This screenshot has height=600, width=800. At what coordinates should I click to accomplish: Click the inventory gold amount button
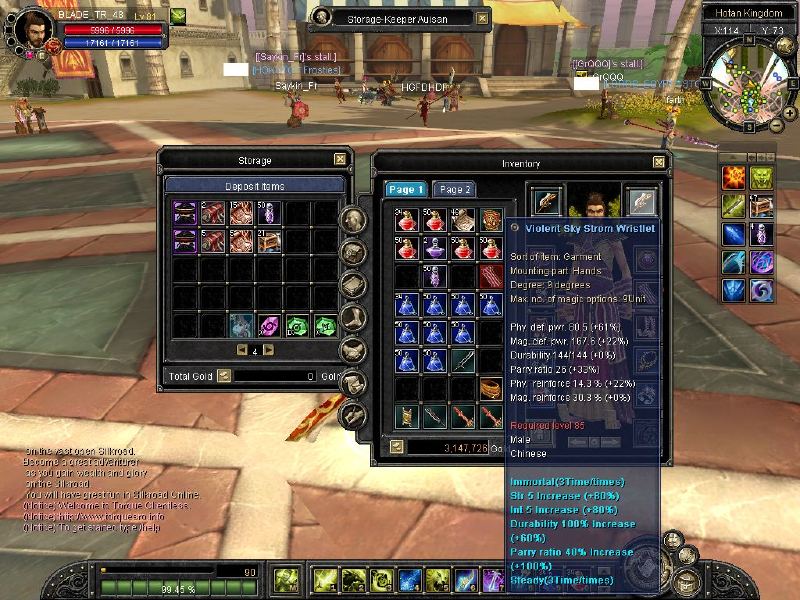coord(398,447)
